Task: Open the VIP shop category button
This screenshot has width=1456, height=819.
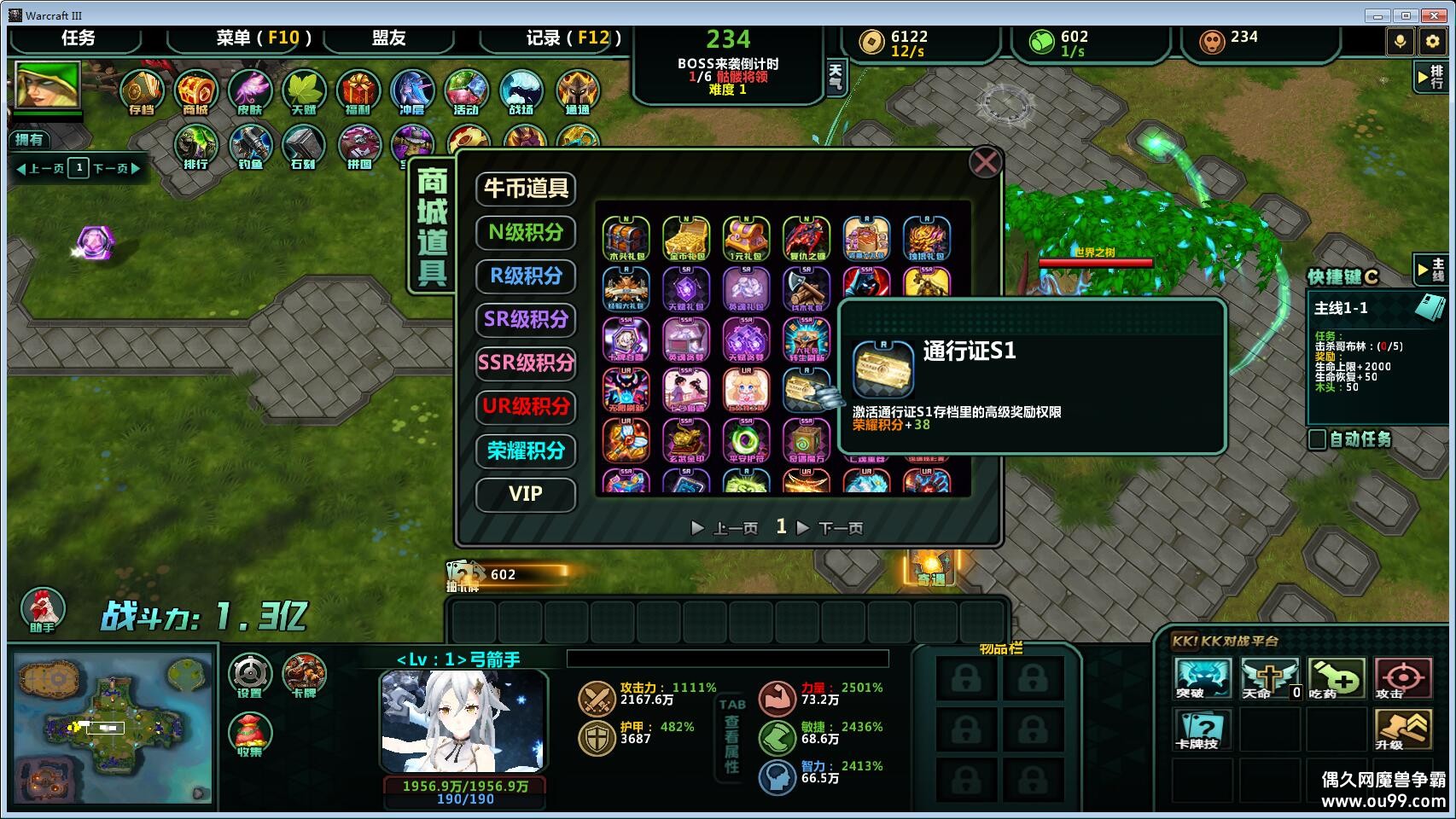Action: pyautogui.click(x=526, y=495)
